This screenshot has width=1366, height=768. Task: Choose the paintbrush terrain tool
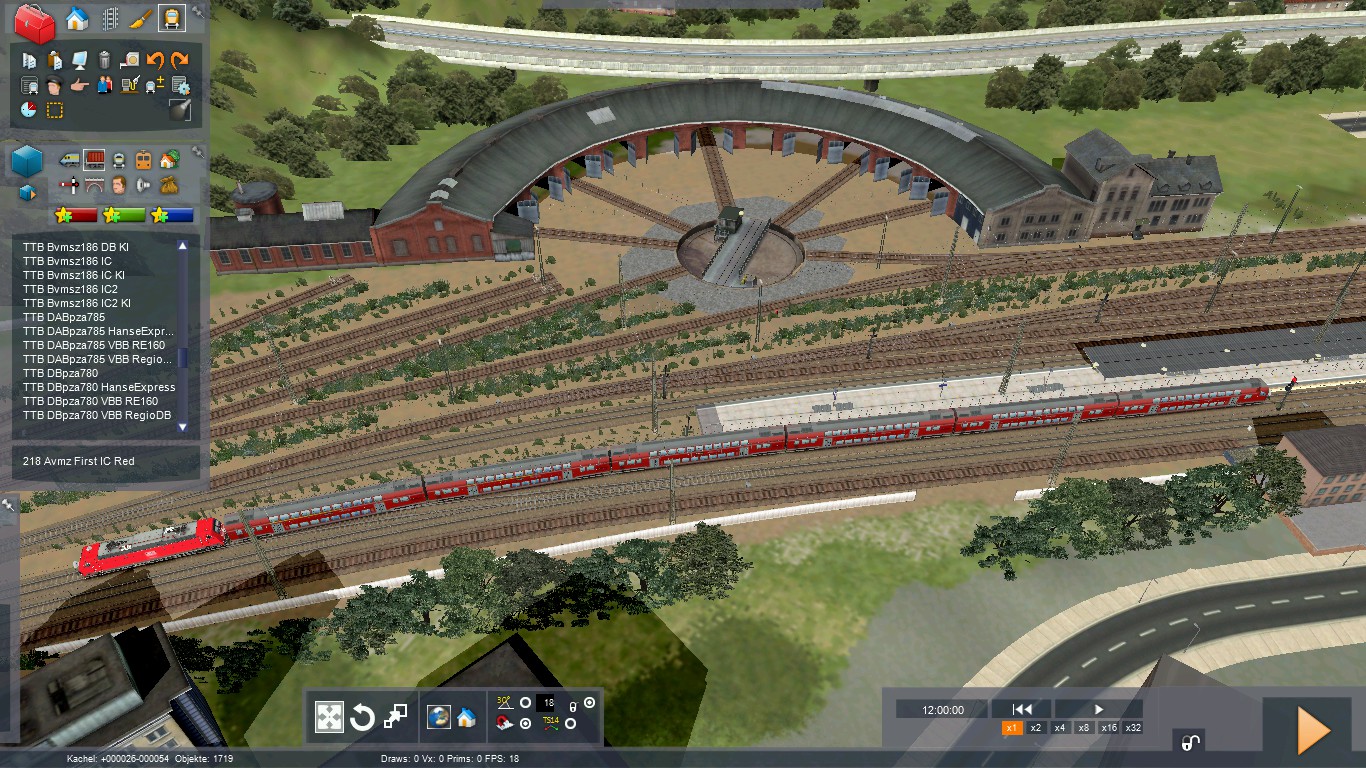tap(140, 19)
